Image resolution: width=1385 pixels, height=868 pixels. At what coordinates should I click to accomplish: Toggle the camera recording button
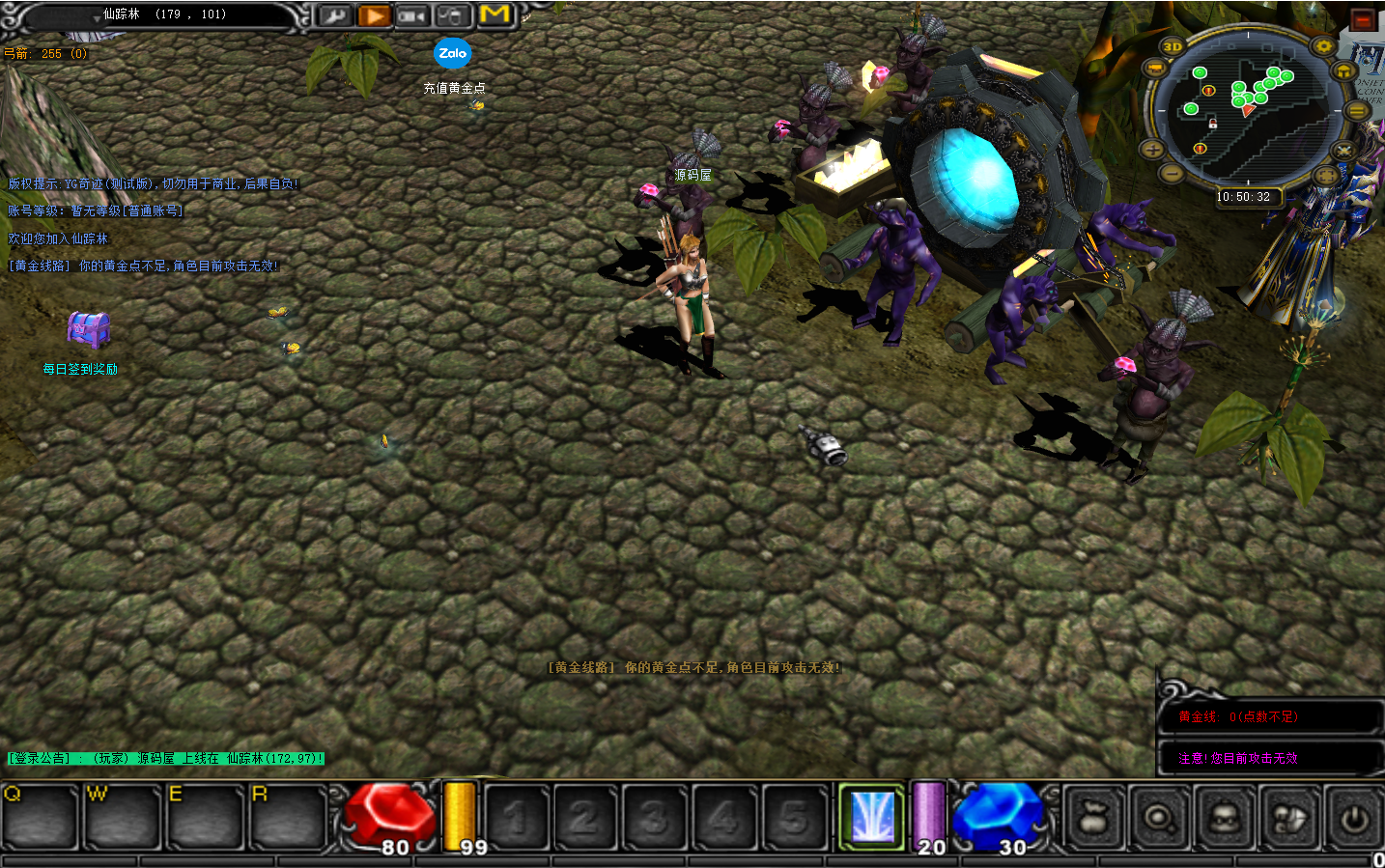click(x=411, y=15)
